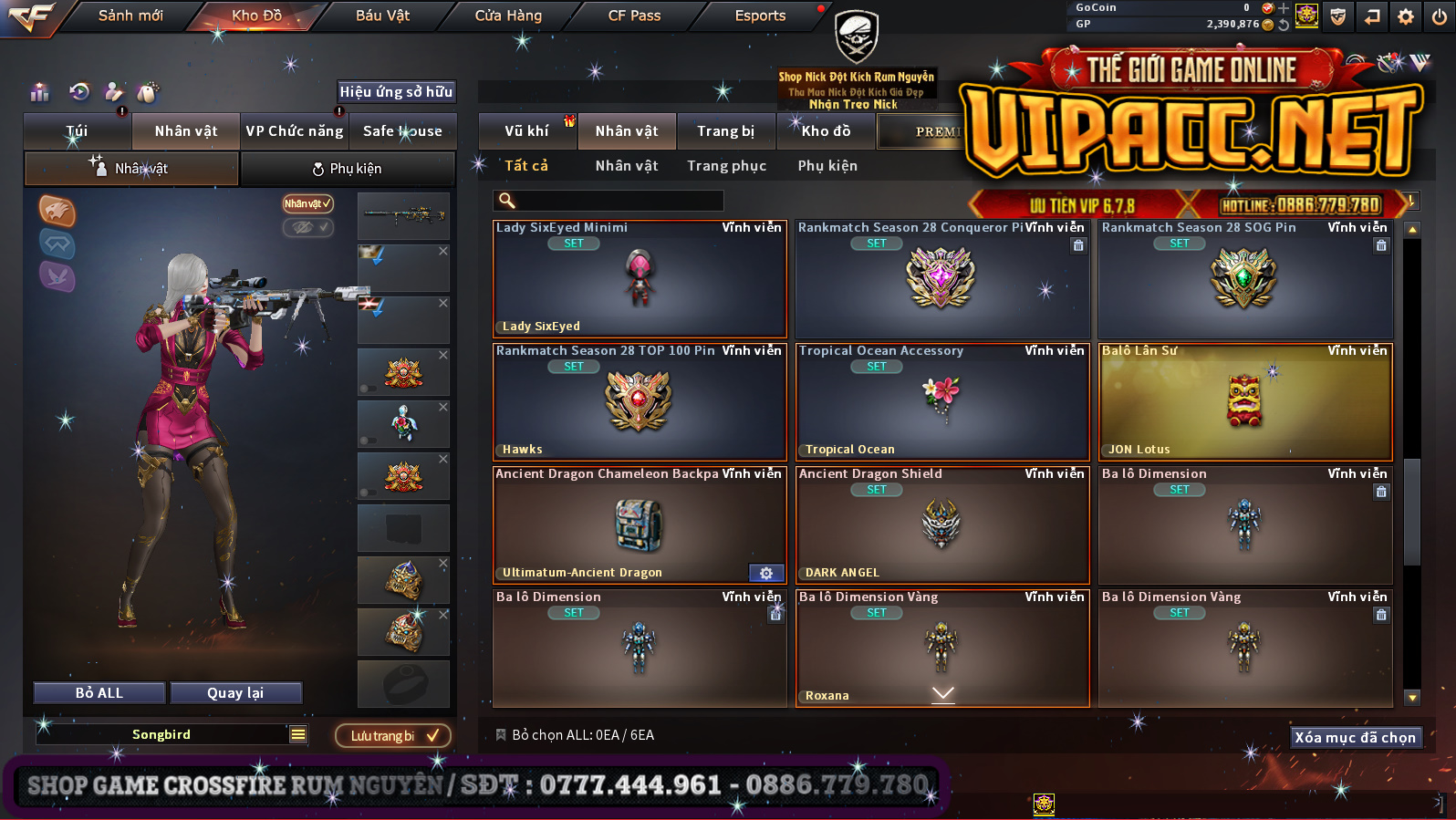This screenshot has width=1456, height=820.
Task: Pick the Ancient Dragon Shield item
Action: coord(941,525)
